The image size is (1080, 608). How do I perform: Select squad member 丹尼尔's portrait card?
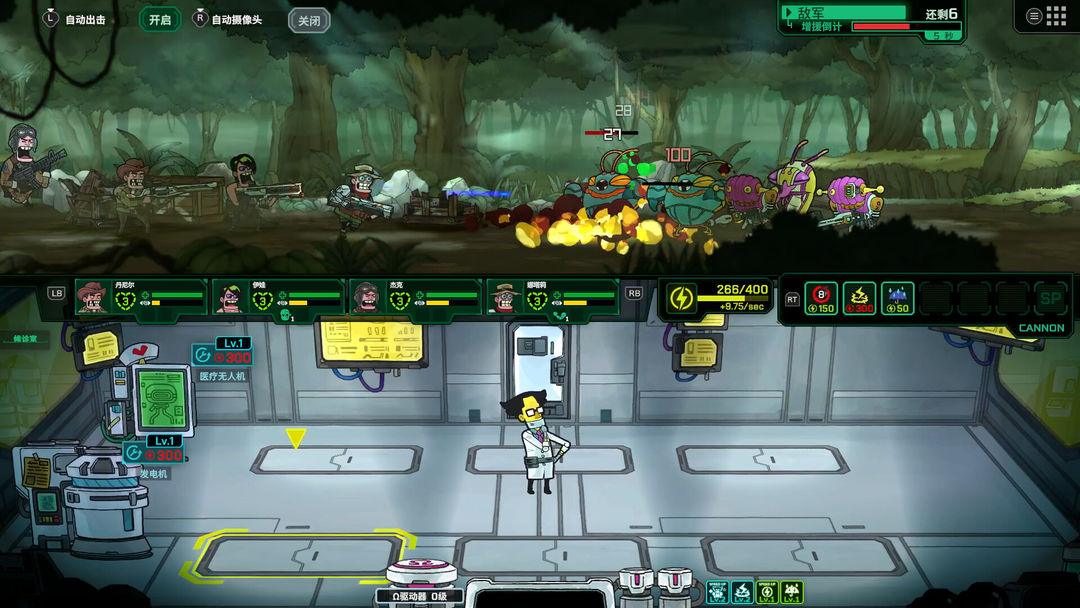(141, 297)
